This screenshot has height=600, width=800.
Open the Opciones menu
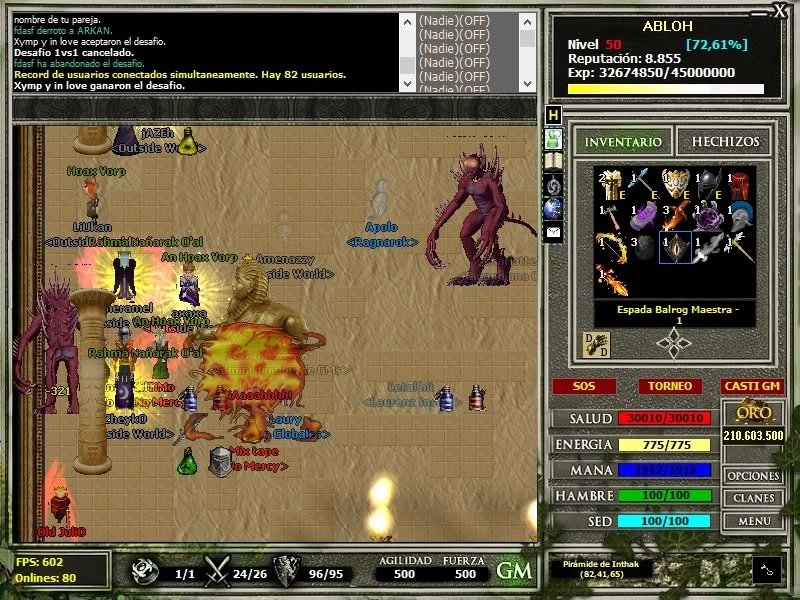click(753, 476)
